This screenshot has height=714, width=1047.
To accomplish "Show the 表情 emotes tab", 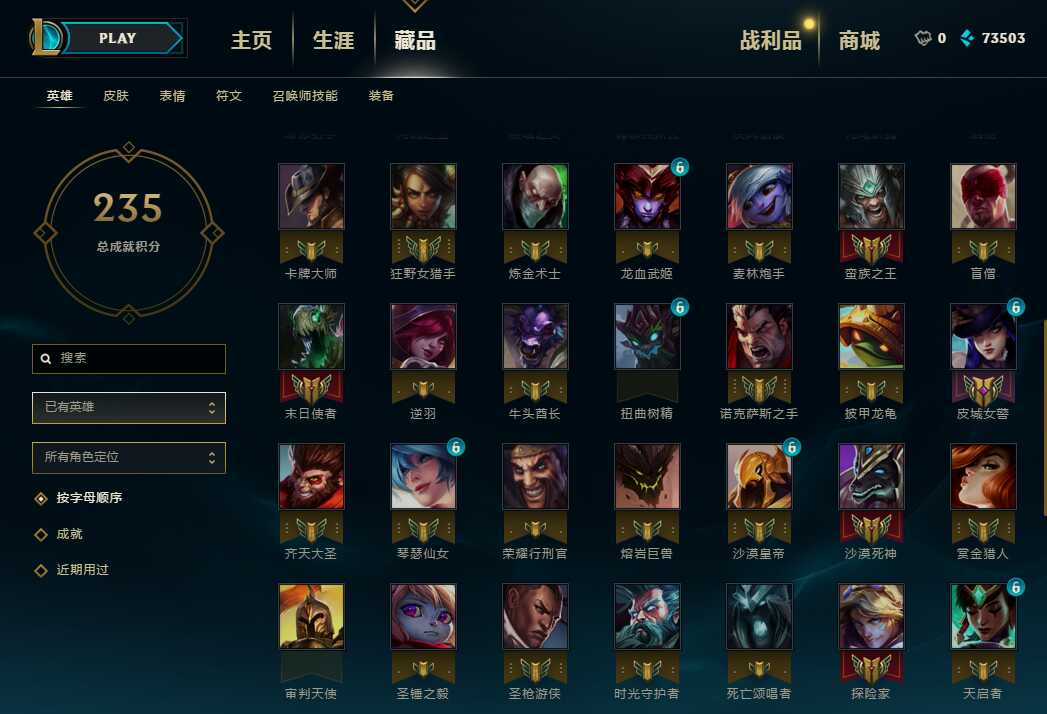I will click(x=172, y=96).
